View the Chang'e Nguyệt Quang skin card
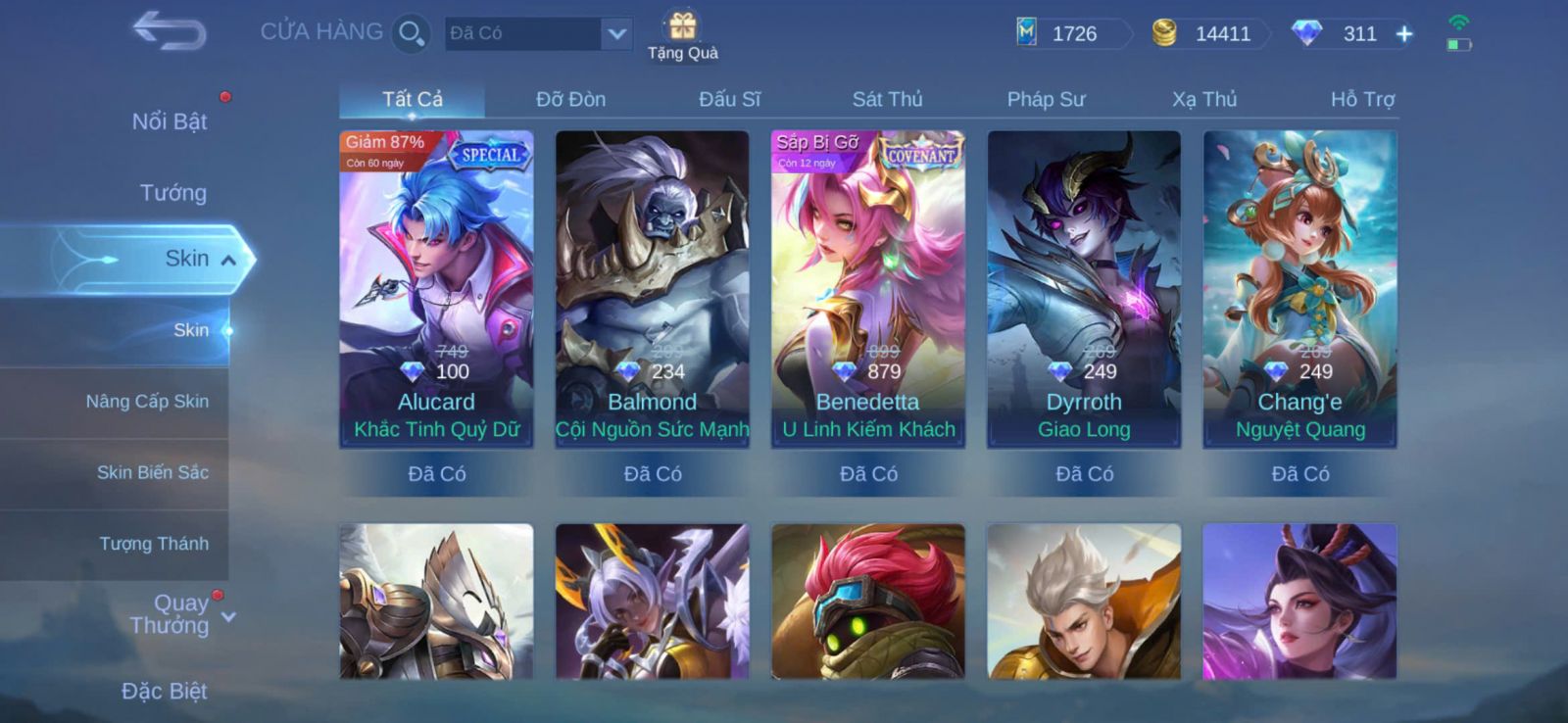This screenshot has height=723, width=1568. coord(1299,289)
